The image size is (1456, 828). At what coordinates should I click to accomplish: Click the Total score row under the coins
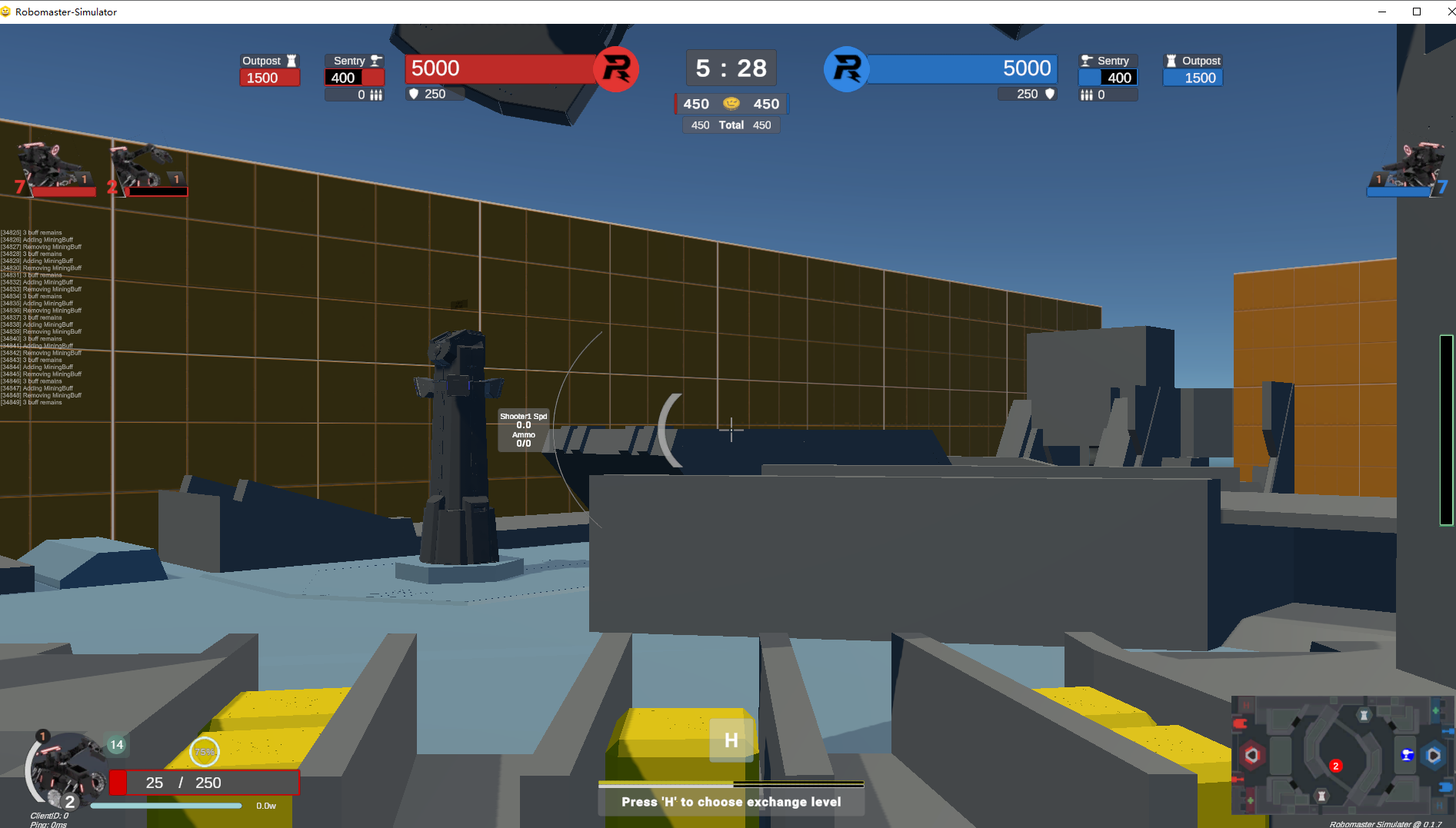tap(730, 125)
